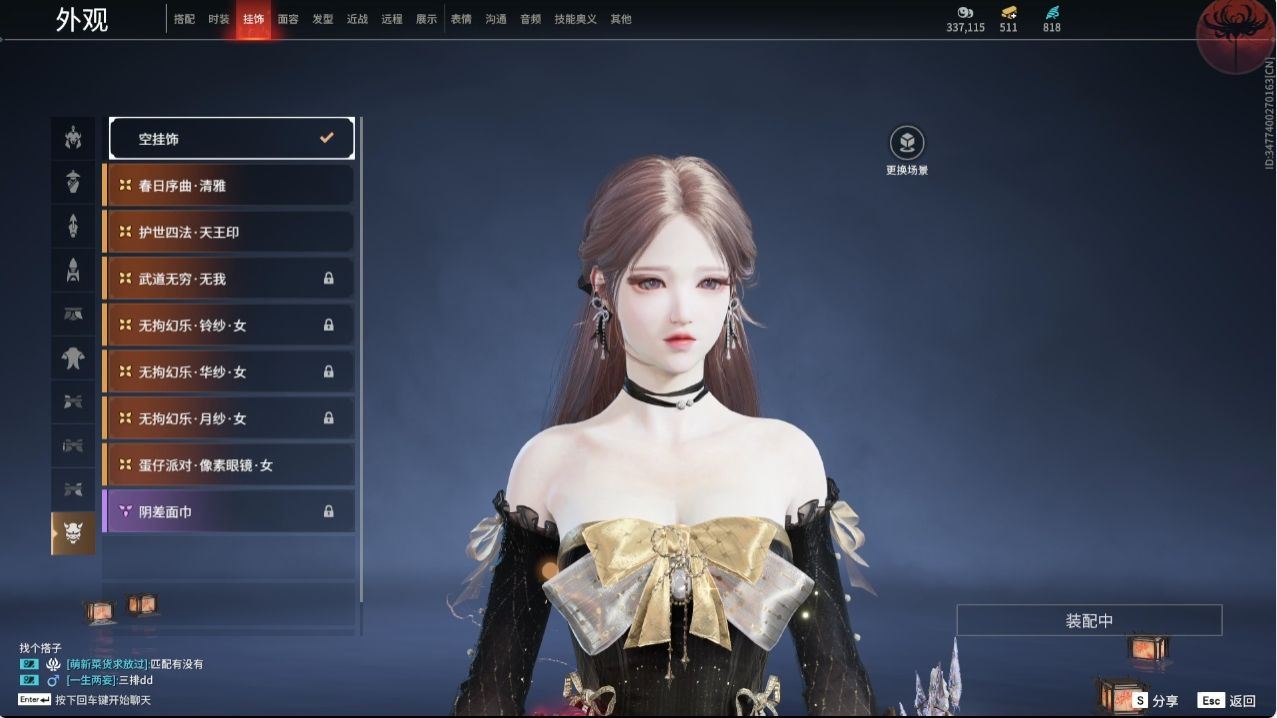Screen dimensions: 1277x718
Task: Select the purple 阴差面巾 entry
Action: [x=229, y=511]
